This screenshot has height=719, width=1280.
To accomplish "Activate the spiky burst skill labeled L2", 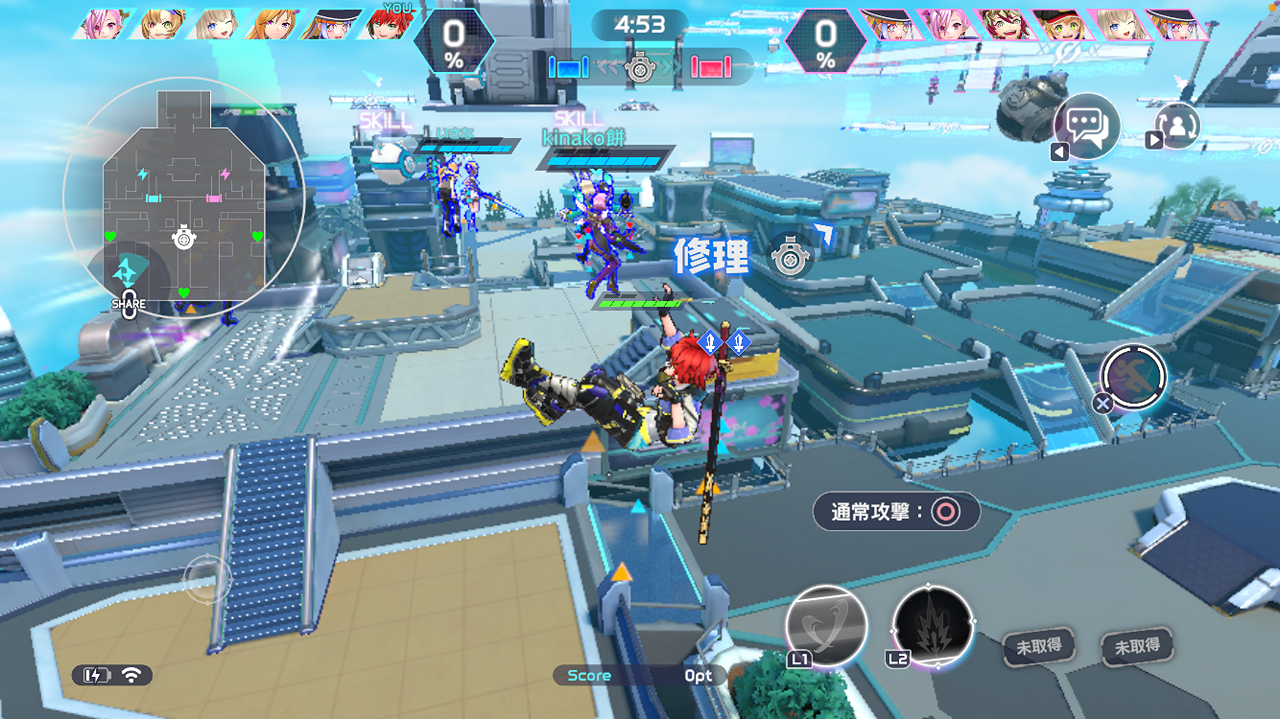I will click(932, 626).
